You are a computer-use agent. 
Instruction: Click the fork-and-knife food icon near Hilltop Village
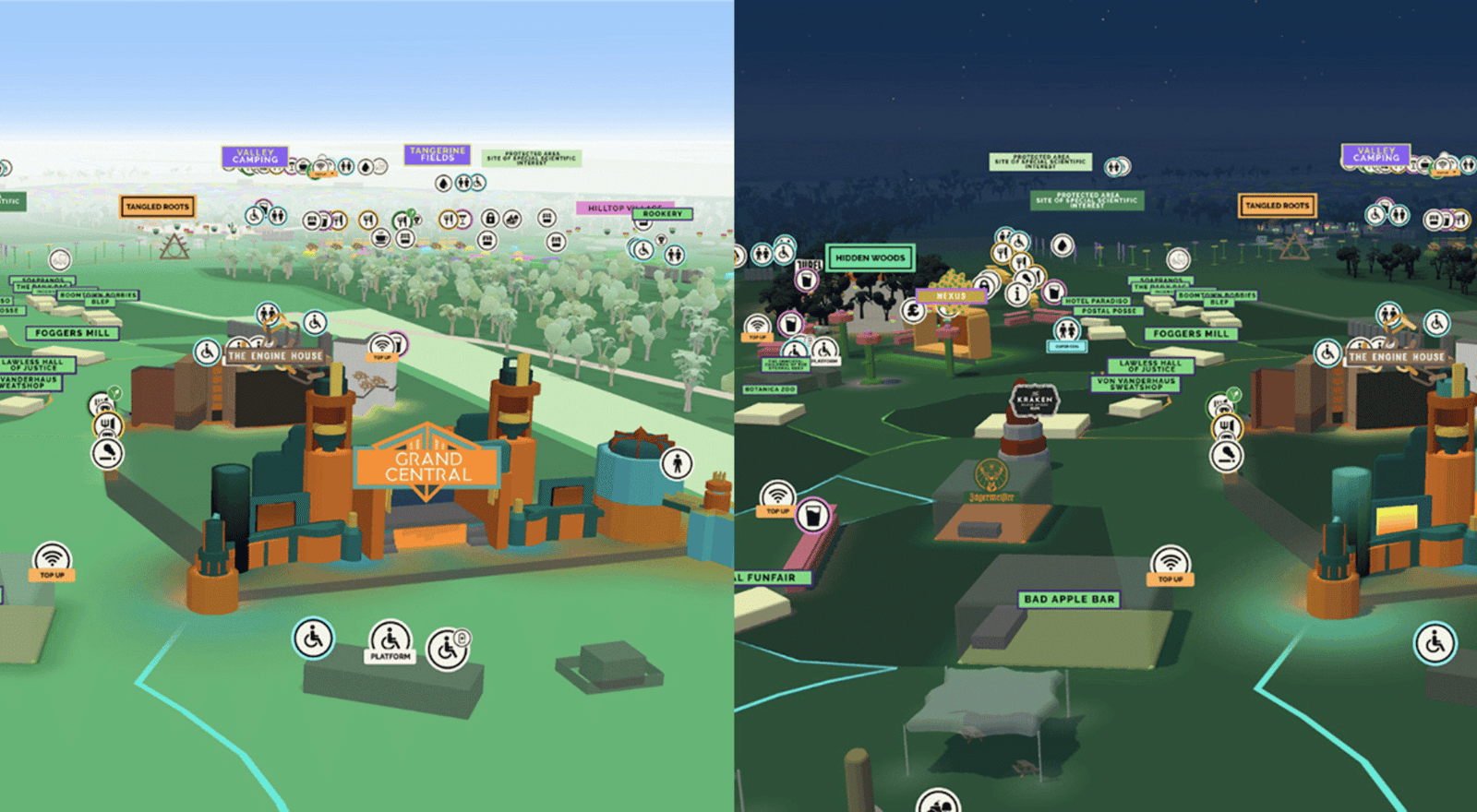tap(449, 219)
